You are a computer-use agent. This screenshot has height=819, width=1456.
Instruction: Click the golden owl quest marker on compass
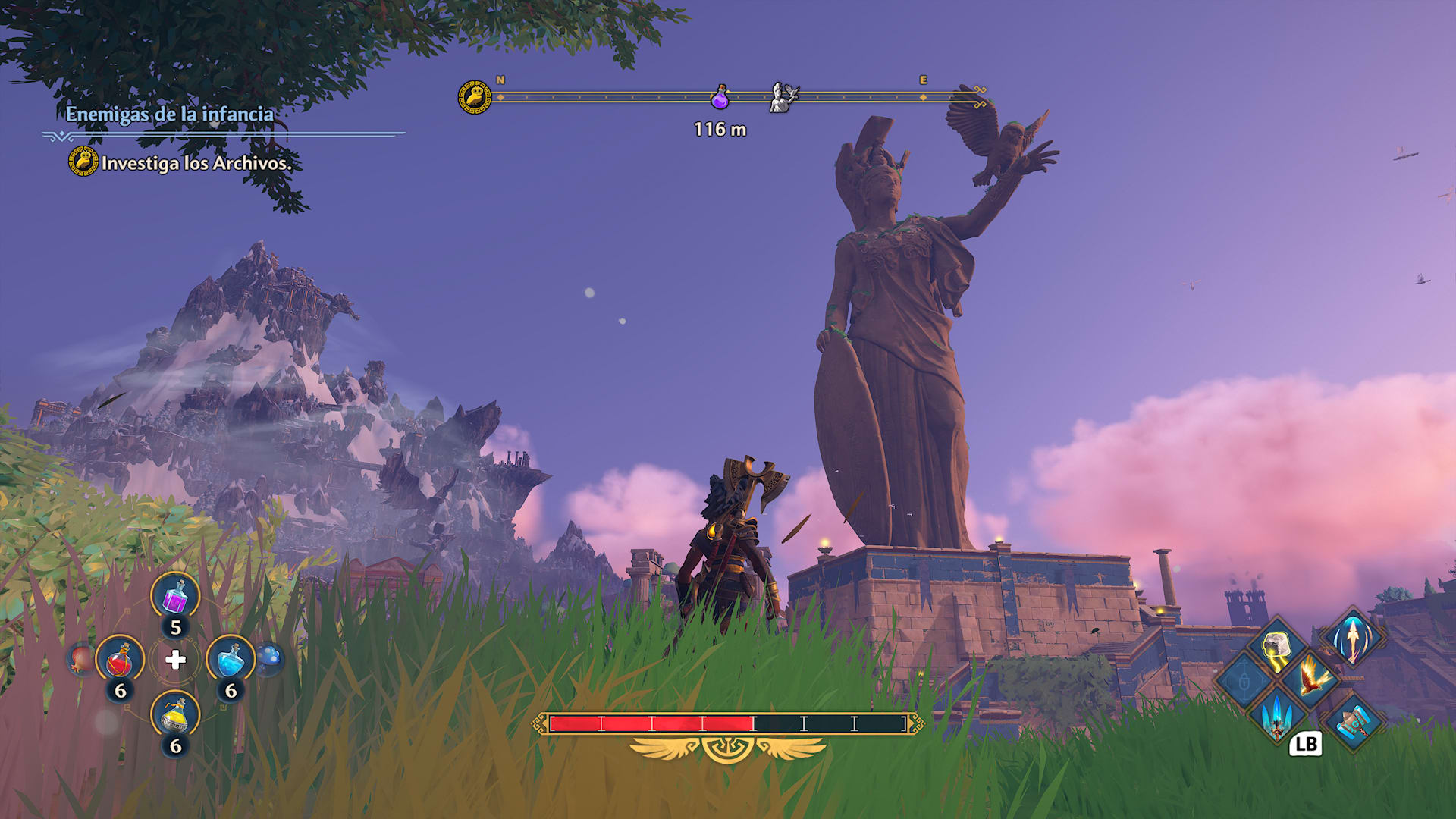(x=475, y=98)
